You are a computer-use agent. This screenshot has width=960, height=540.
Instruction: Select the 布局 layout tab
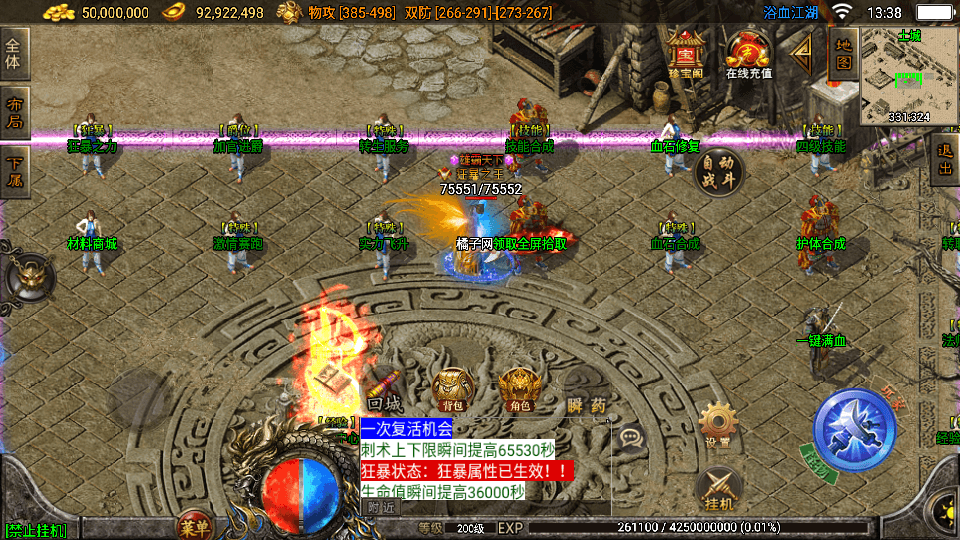[15, 113]
